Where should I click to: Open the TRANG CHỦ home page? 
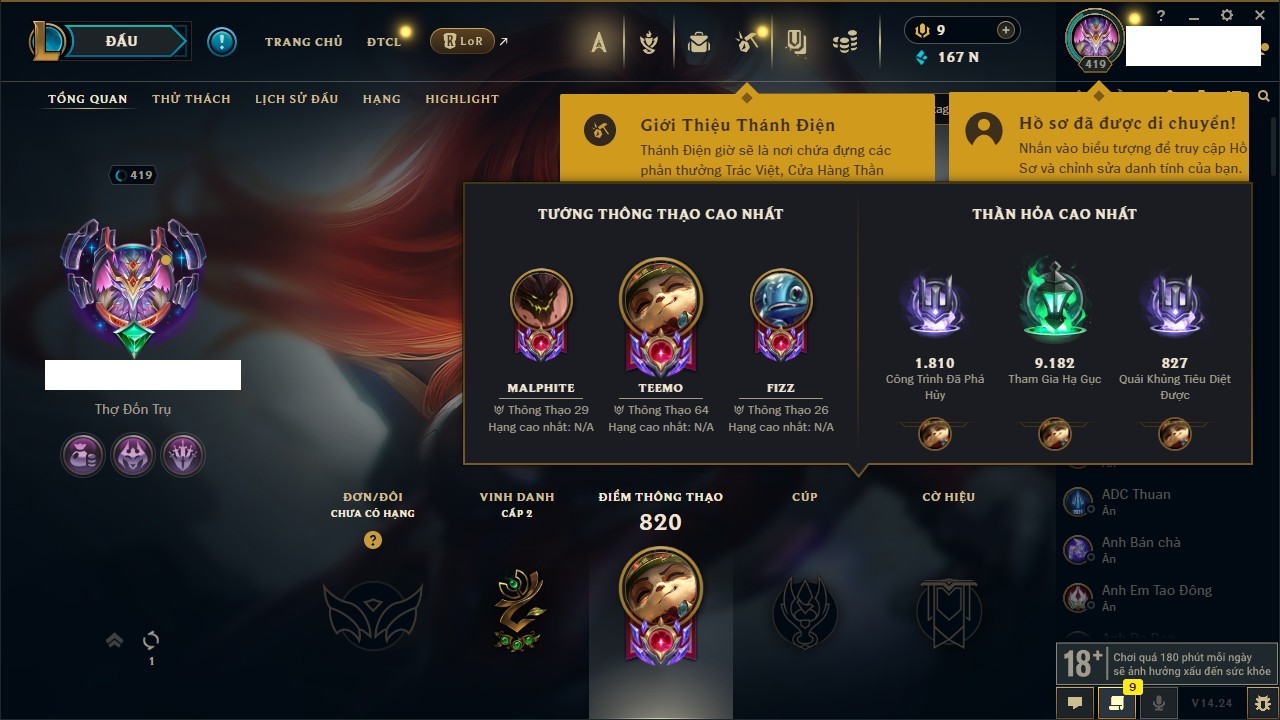[x=303, y=42]
